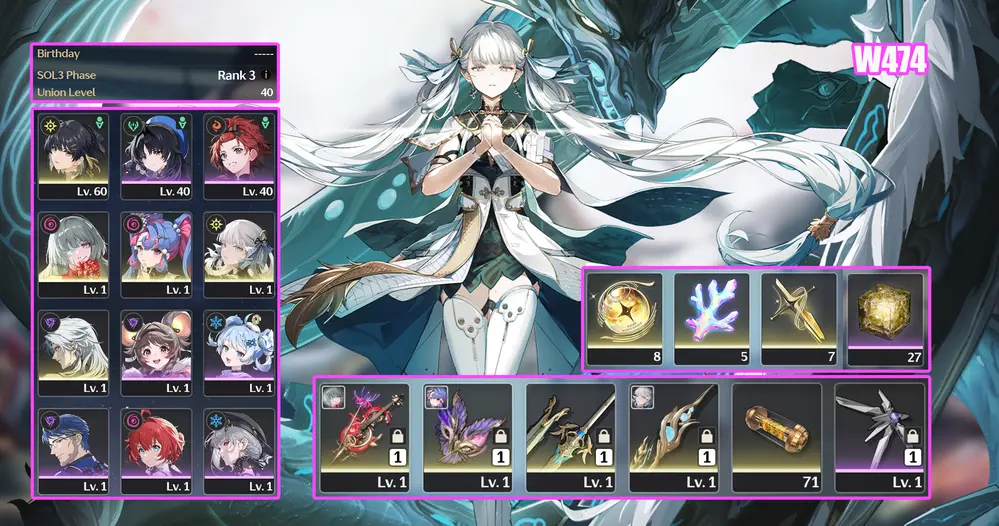The width and height of the screenshot is (999, 526).
Task: Select the Lv. 60 black-haired character portrait
Action: pyautogui.click(x=73, y=155)
